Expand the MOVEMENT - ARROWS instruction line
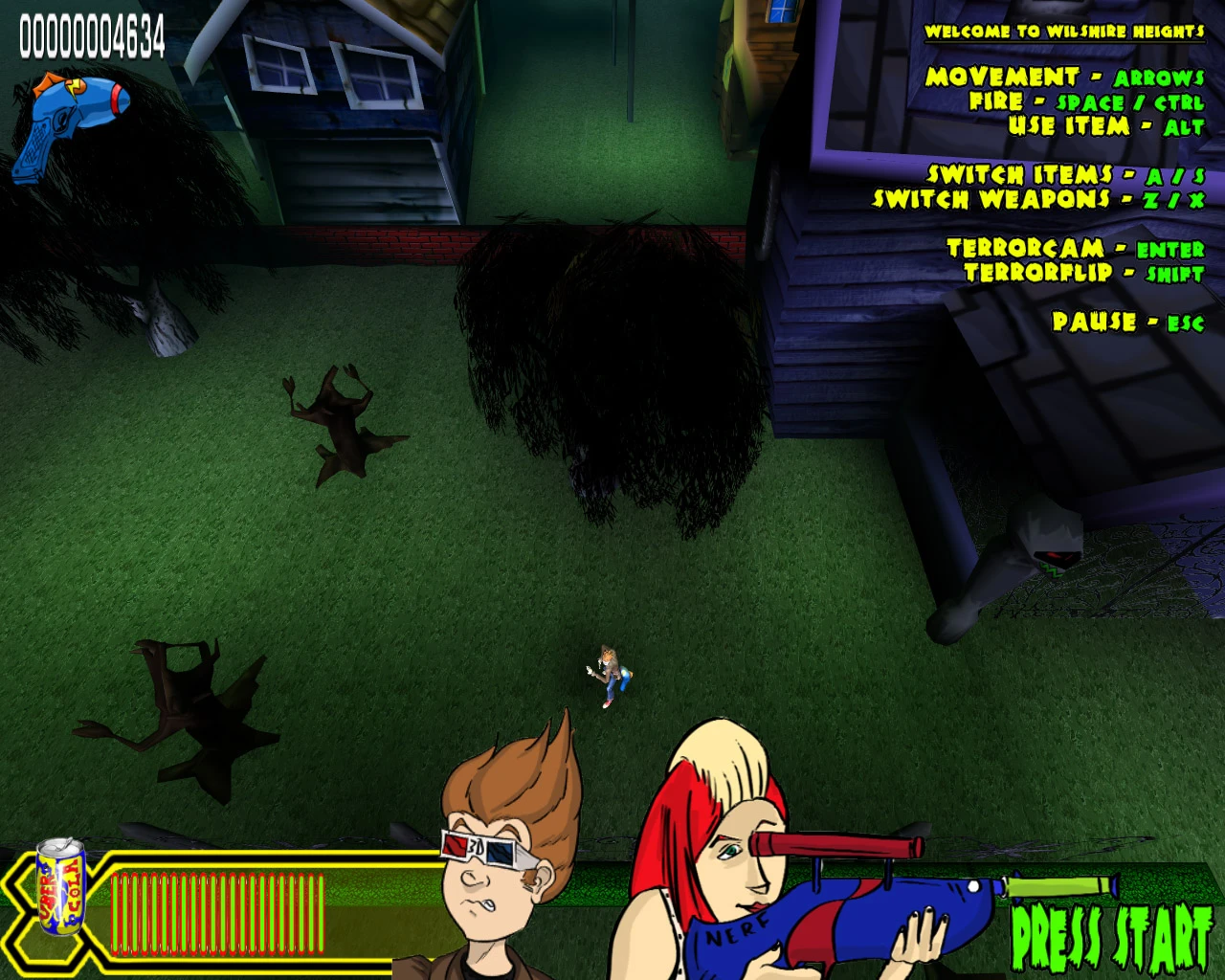Image resolution: width=1225 pixels, height=980 pixels. [1067, 77]
